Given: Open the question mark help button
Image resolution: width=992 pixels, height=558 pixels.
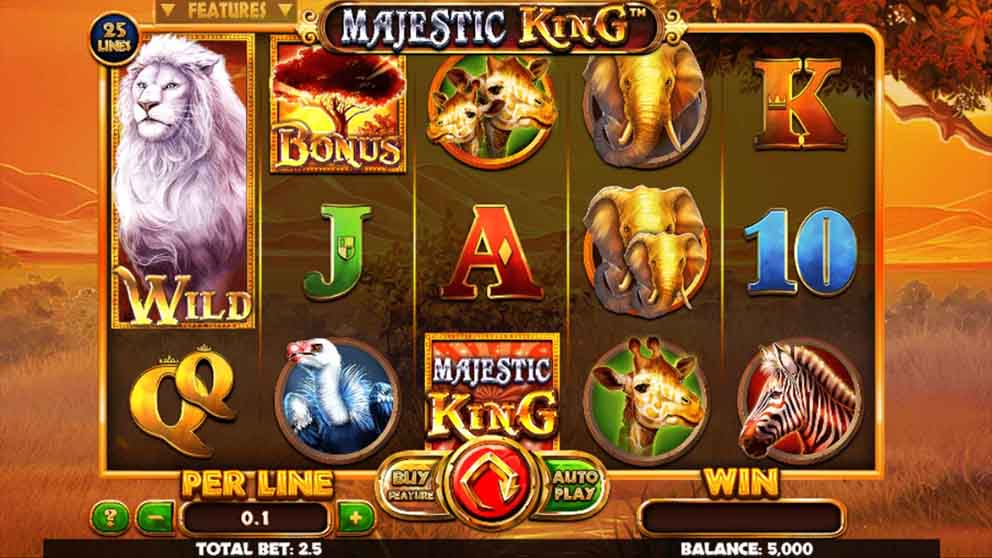Looking at the screenshot, I should (x=109, y=517).
